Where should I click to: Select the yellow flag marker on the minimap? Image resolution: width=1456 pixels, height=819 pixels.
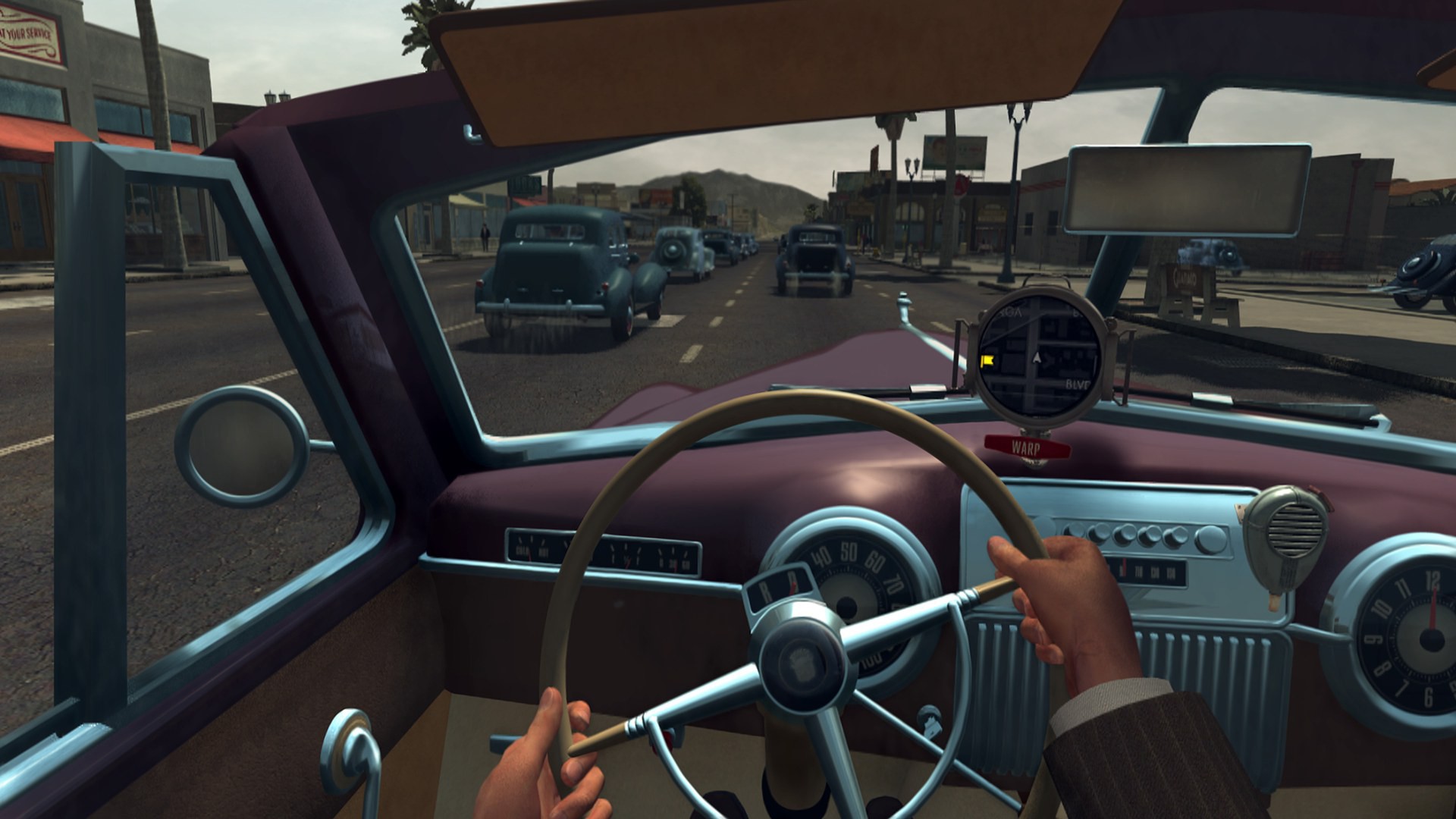click(x=987, y=361)
